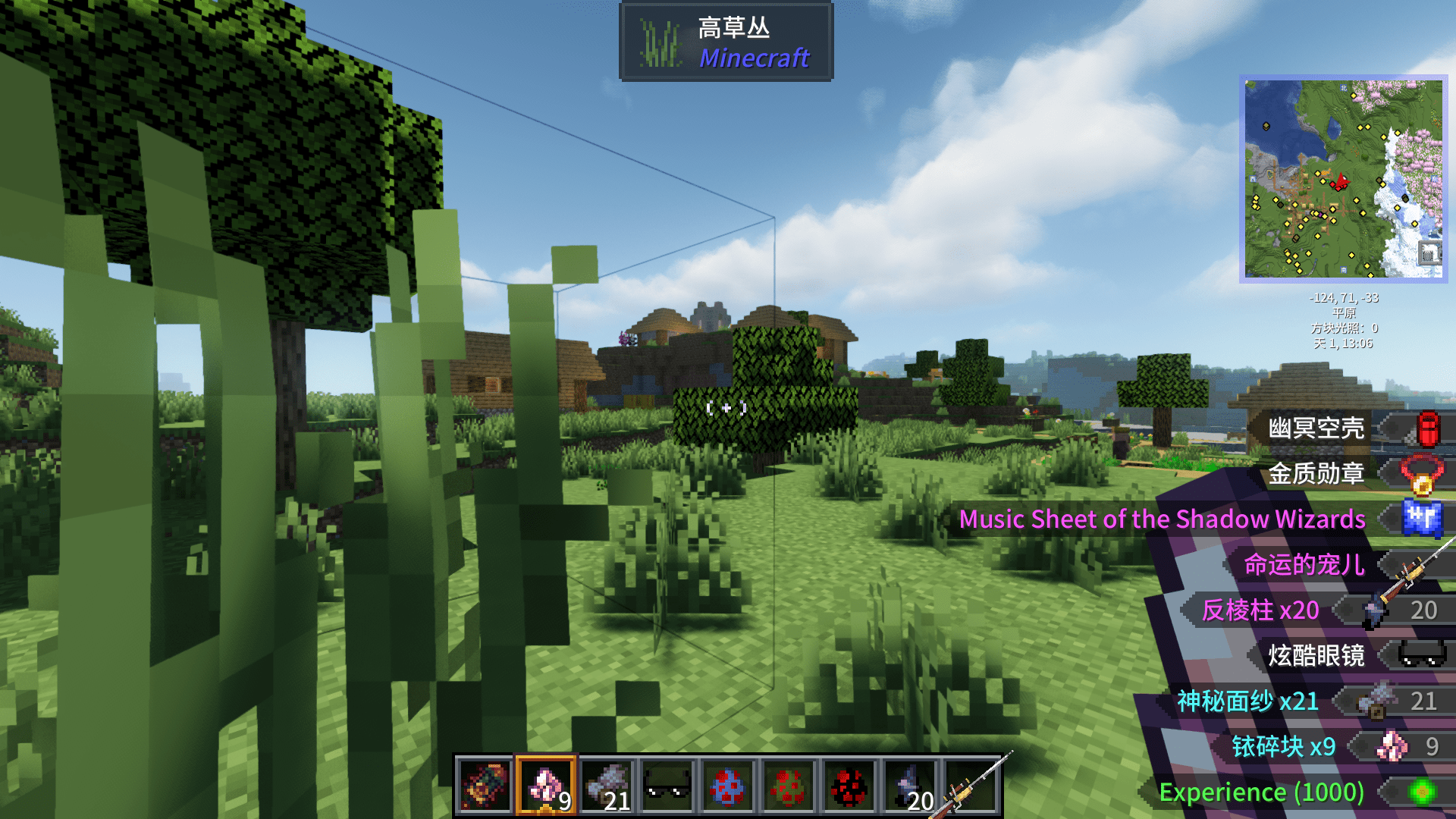Click the blue Music Sheet item icon

click(1425, 519)
